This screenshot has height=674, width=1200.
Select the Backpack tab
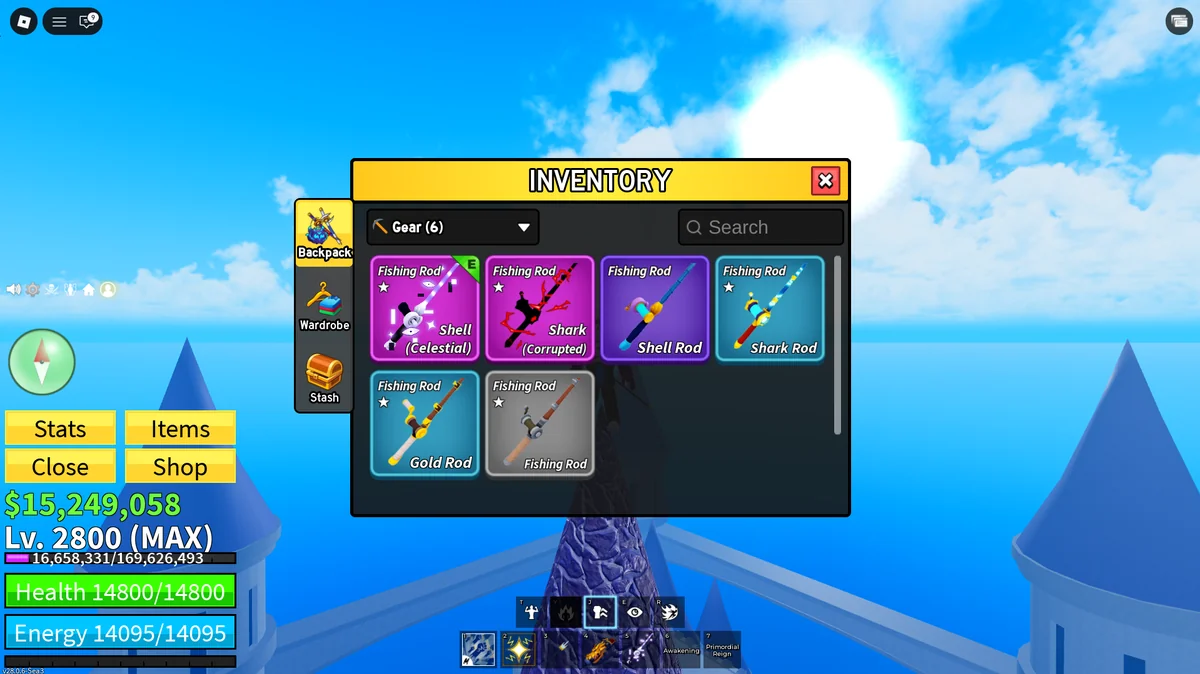pyautogui.click(x=324, y=234)
